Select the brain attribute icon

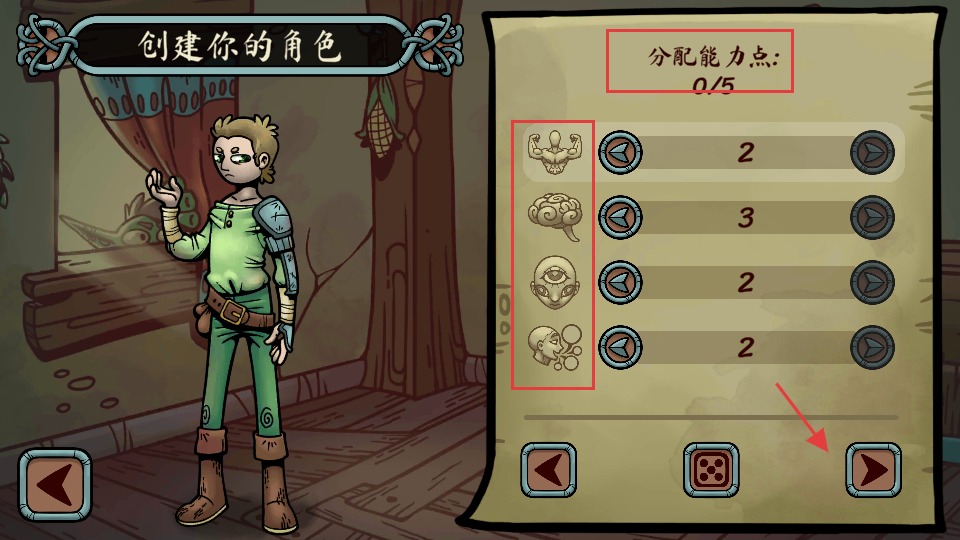point(554,217)
